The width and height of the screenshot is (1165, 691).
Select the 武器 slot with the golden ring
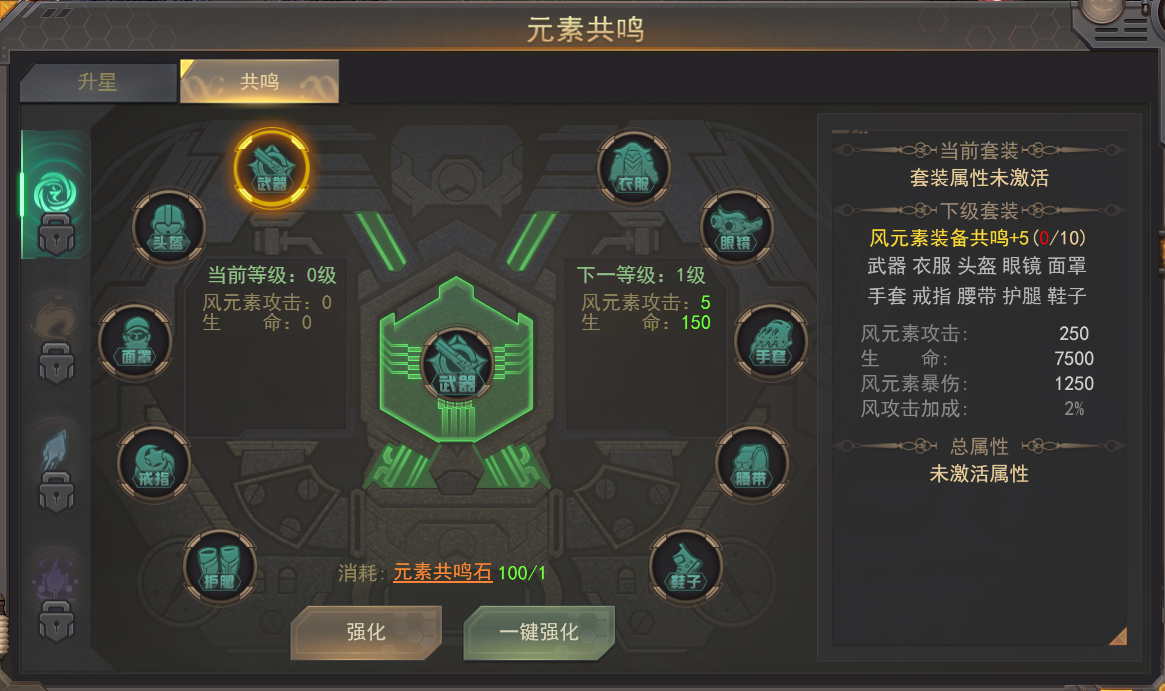(x=271, y=167)
